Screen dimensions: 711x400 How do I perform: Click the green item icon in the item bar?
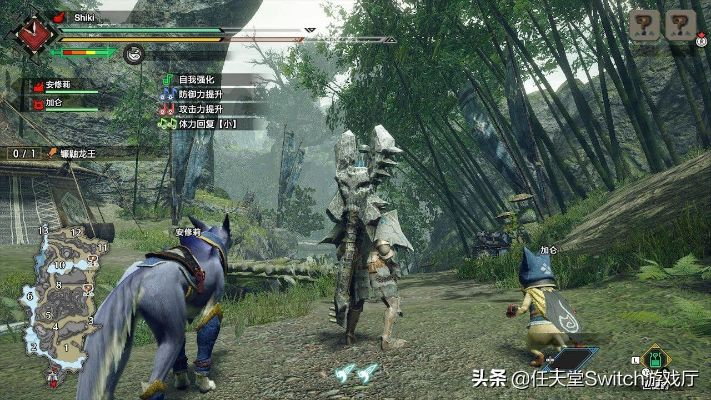(653, 359)
